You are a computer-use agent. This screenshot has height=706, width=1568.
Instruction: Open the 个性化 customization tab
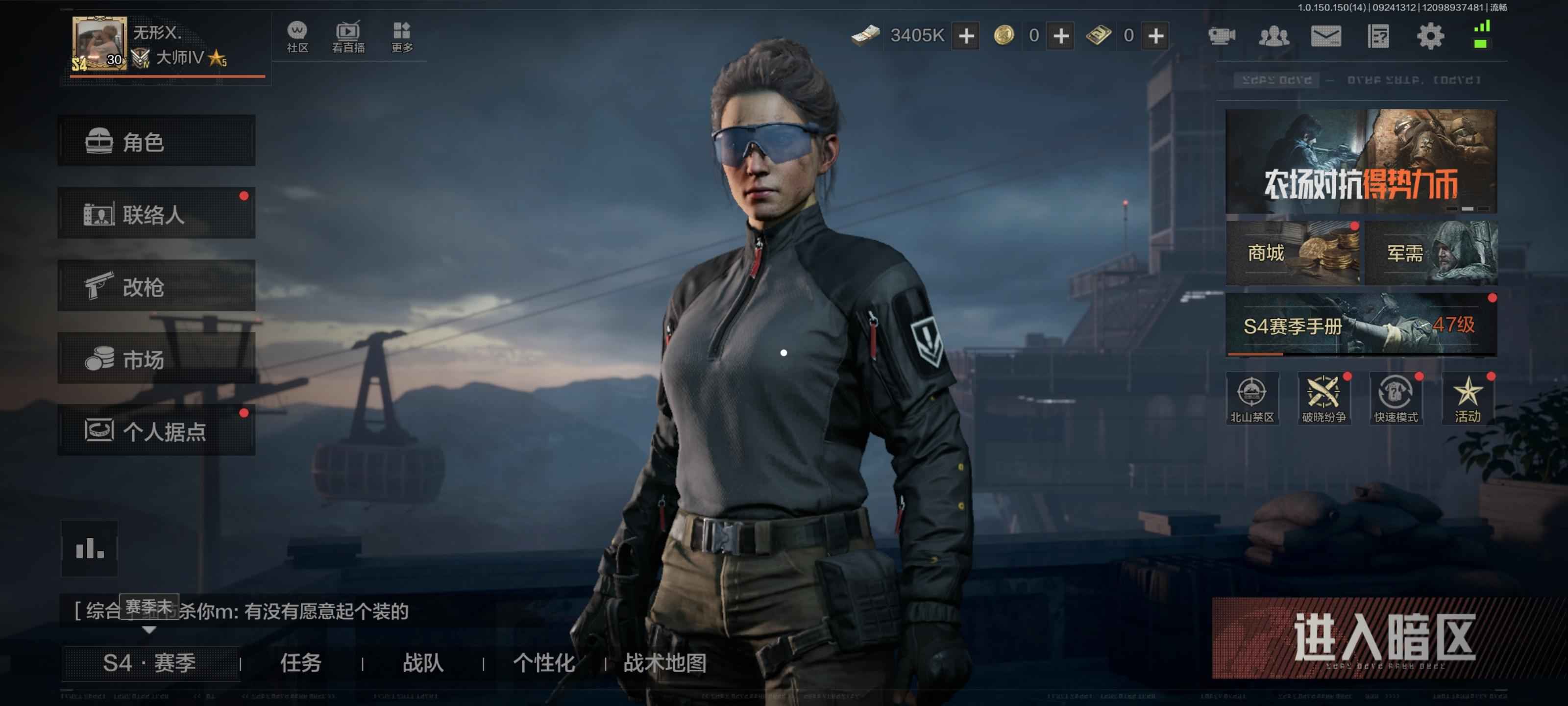(x=543, y=663)
